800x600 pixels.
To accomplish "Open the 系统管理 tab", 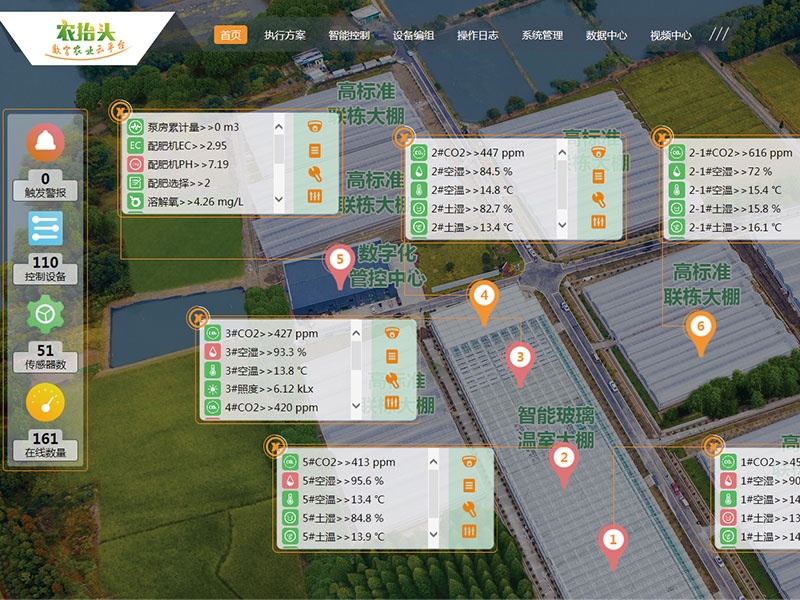I will [542, 35].
